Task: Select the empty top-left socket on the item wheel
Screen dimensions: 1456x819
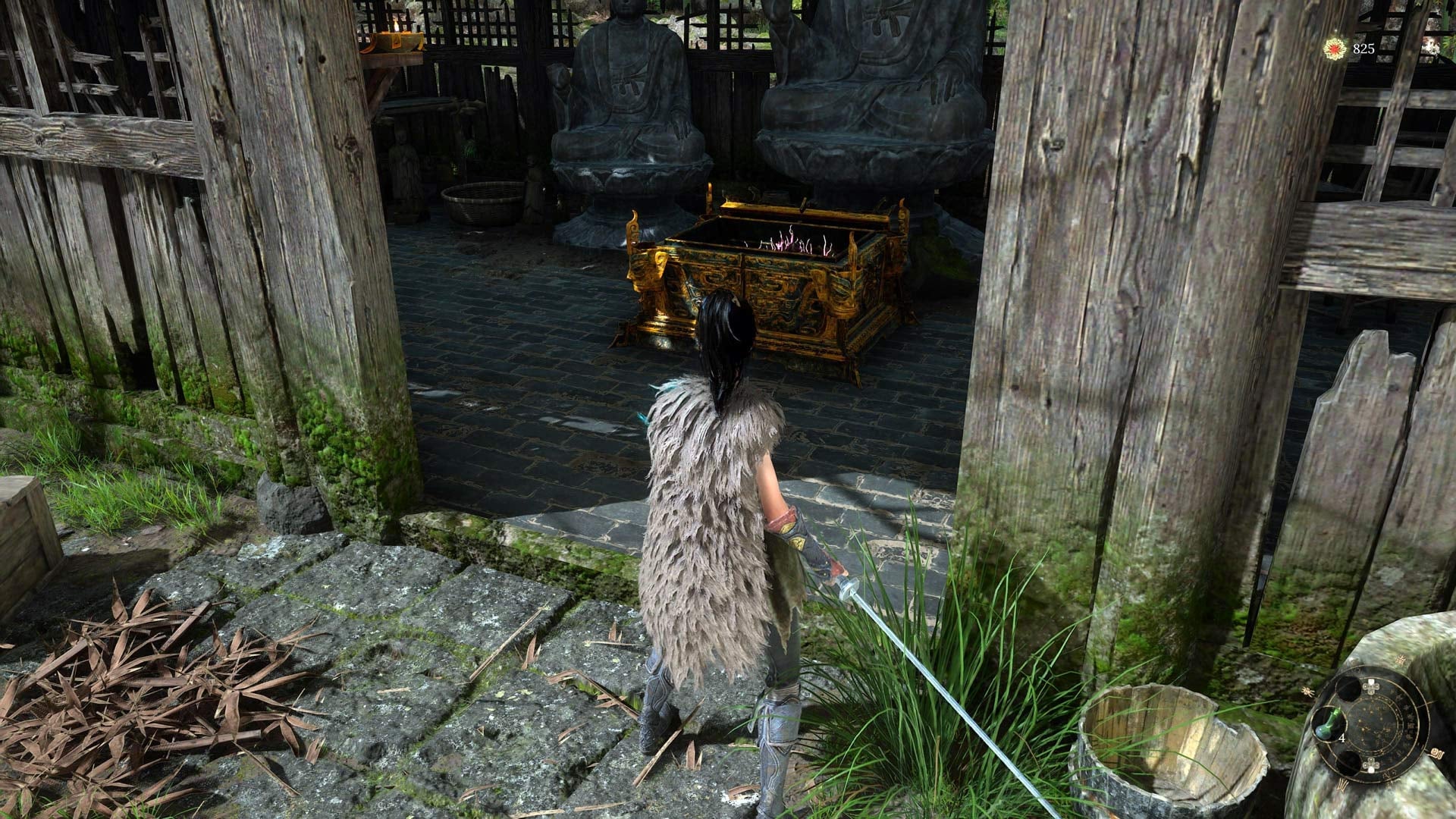Action: point(1348,688)
